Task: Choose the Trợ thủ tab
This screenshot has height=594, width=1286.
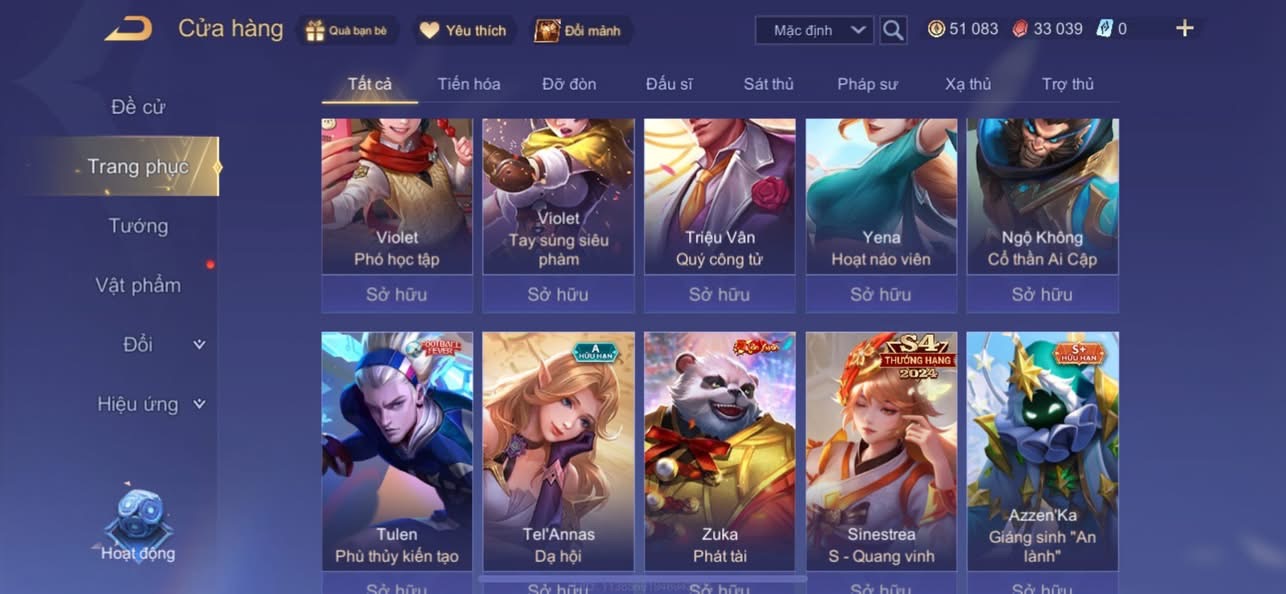Action: [1068, 84]
